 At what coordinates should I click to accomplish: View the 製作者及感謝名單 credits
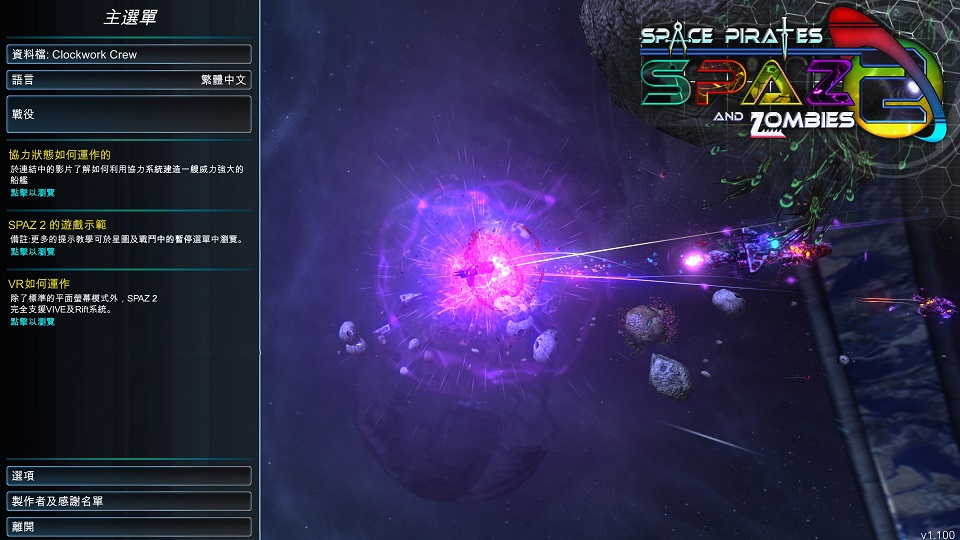128,500
